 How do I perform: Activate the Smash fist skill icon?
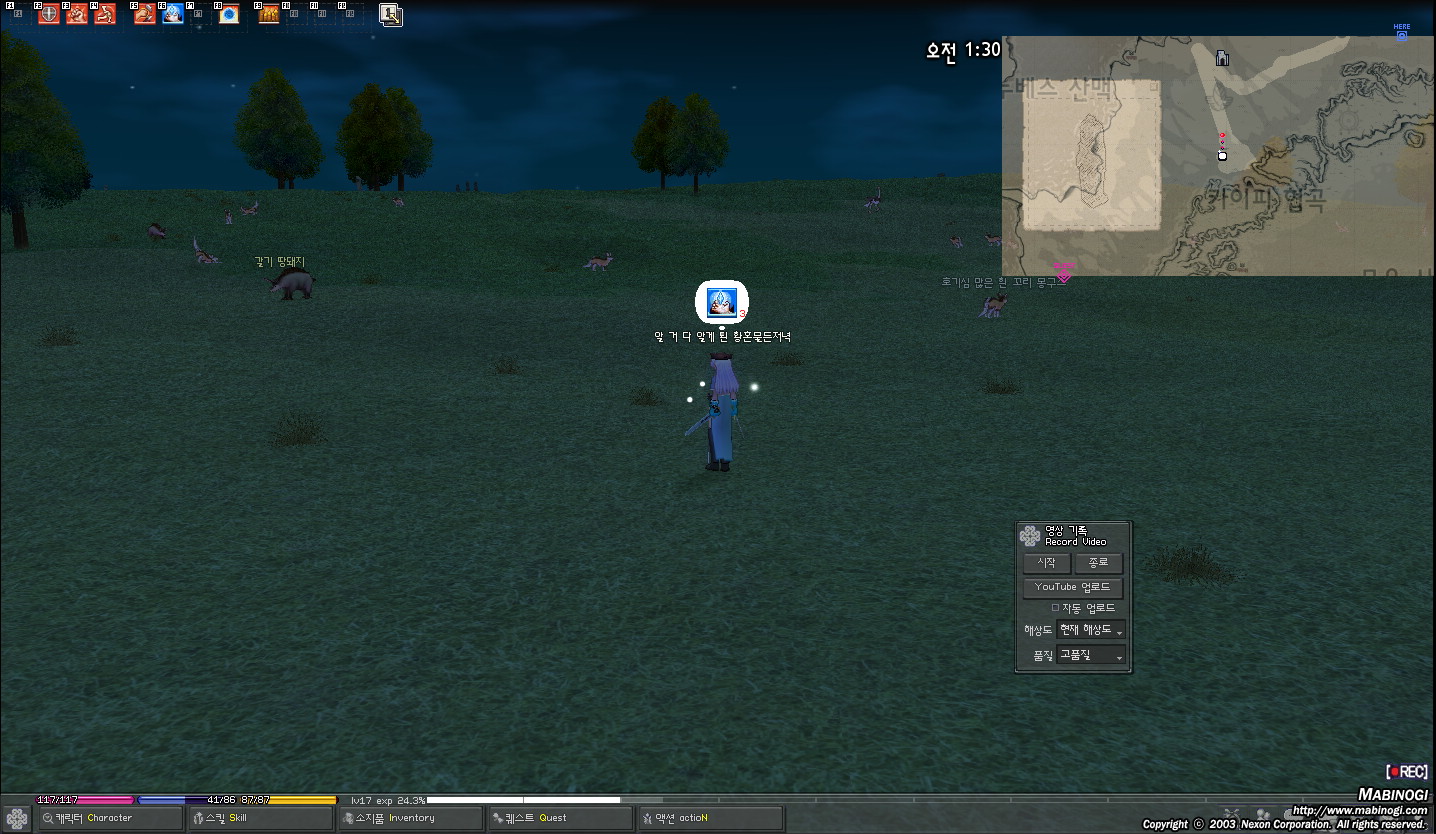tap(76, 14)
